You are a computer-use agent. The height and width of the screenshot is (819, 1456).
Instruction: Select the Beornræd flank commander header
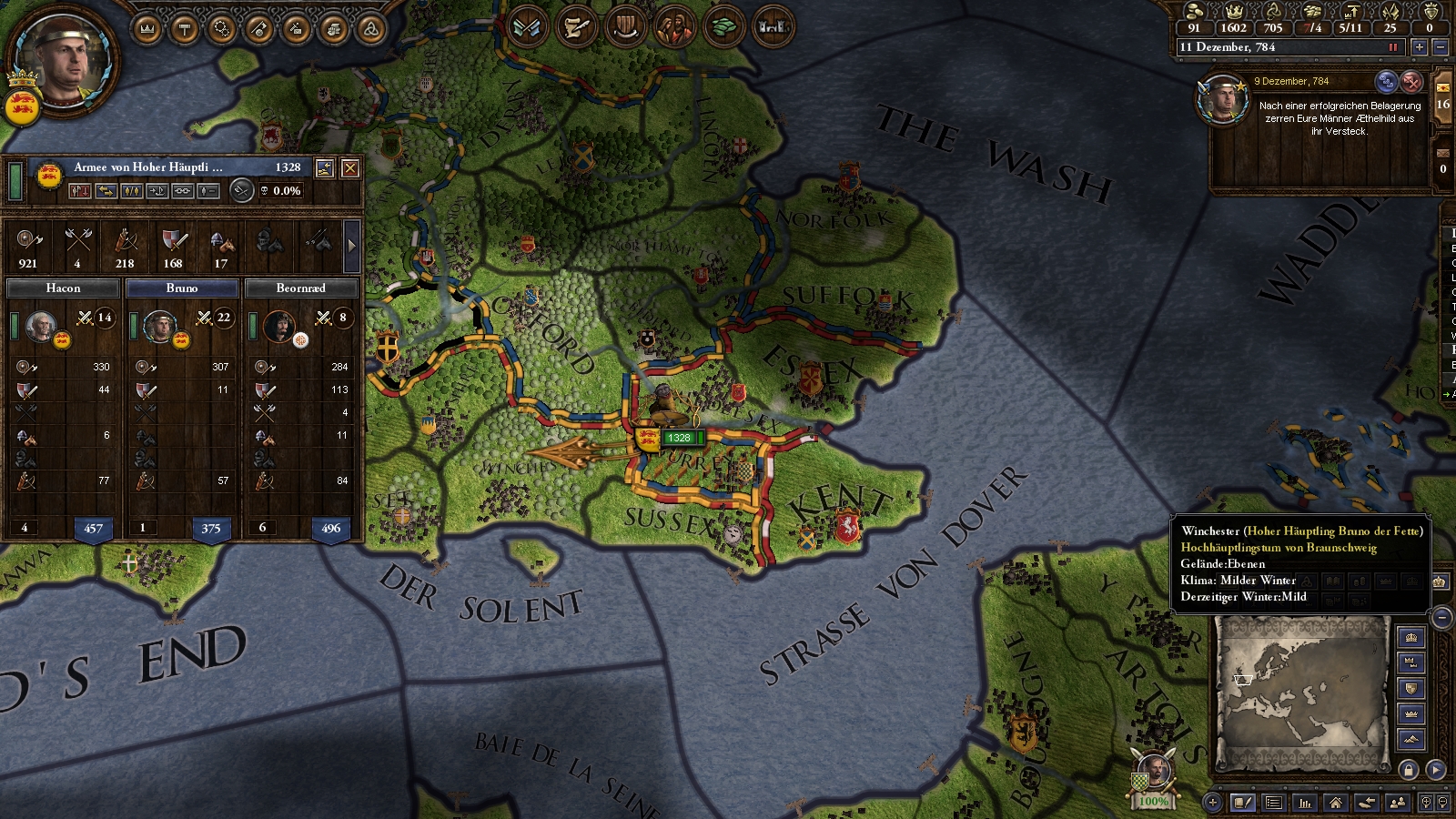(x=300, y=288)
